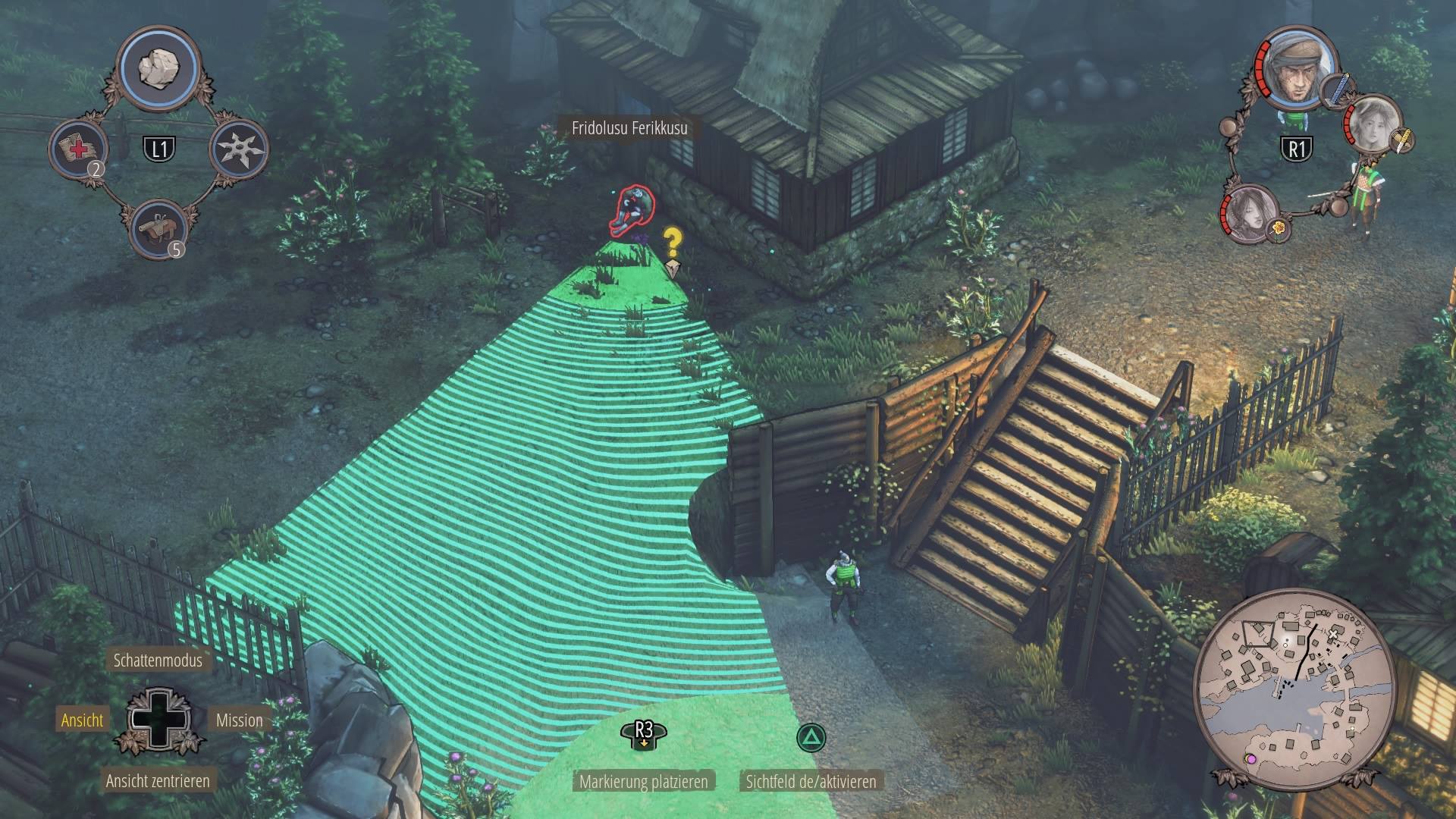Use the bandage healing item
The image size is (1456, 819).
coord(79,148)
